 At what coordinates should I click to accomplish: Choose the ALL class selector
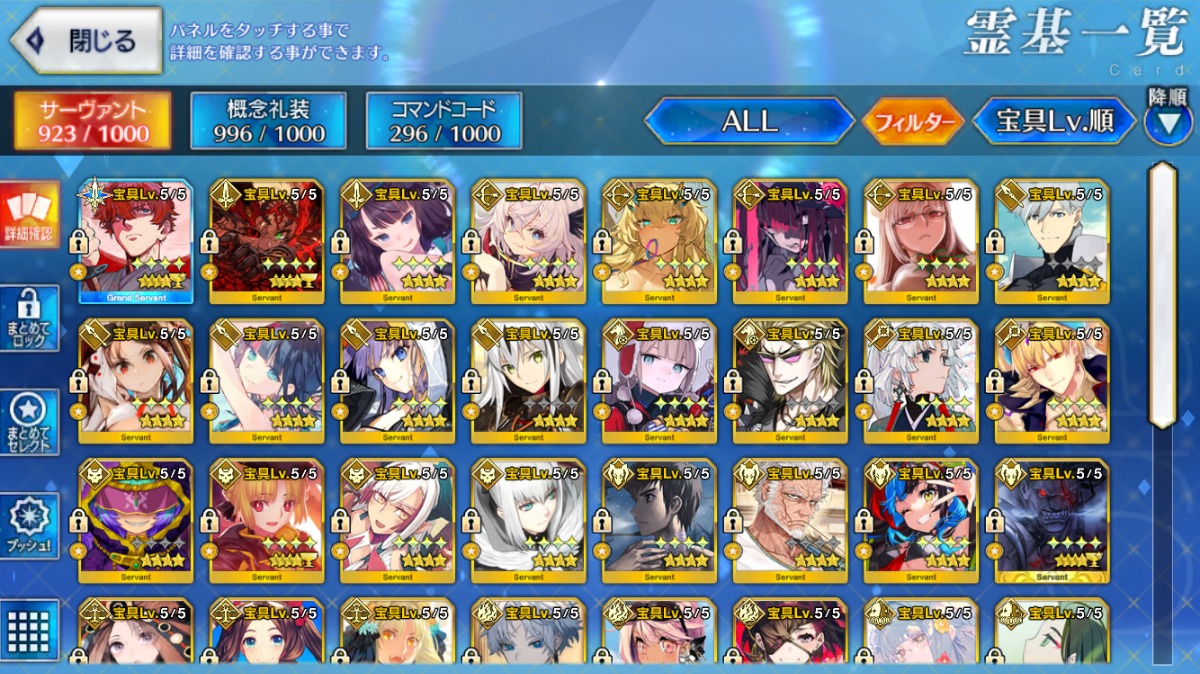(x=749, y=121)
